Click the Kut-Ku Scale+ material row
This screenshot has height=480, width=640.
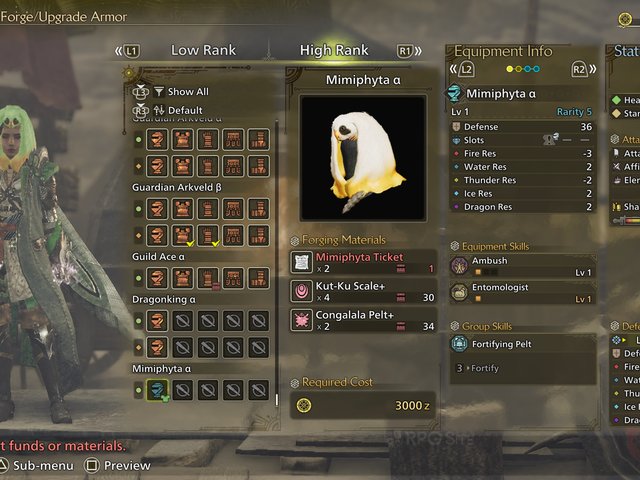tap(364, 291)
